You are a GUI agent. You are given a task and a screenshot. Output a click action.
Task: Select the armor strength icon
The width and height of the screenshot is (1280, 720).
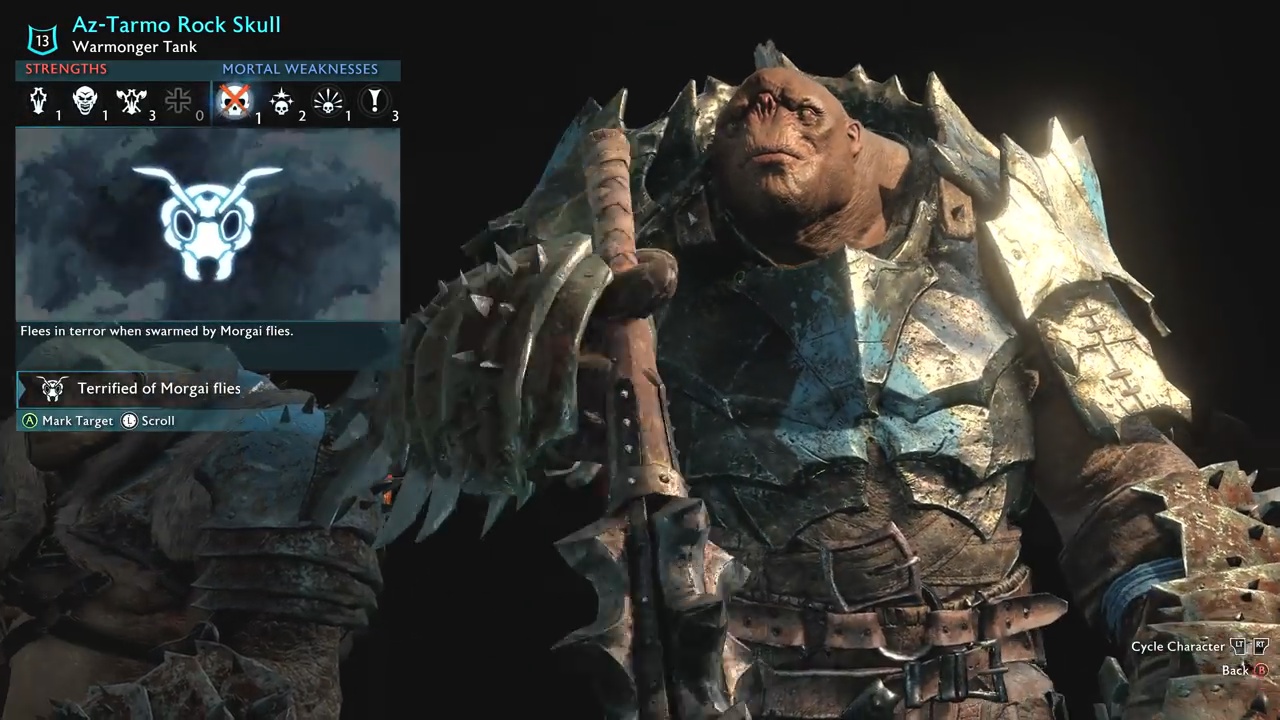coord(38,101)
